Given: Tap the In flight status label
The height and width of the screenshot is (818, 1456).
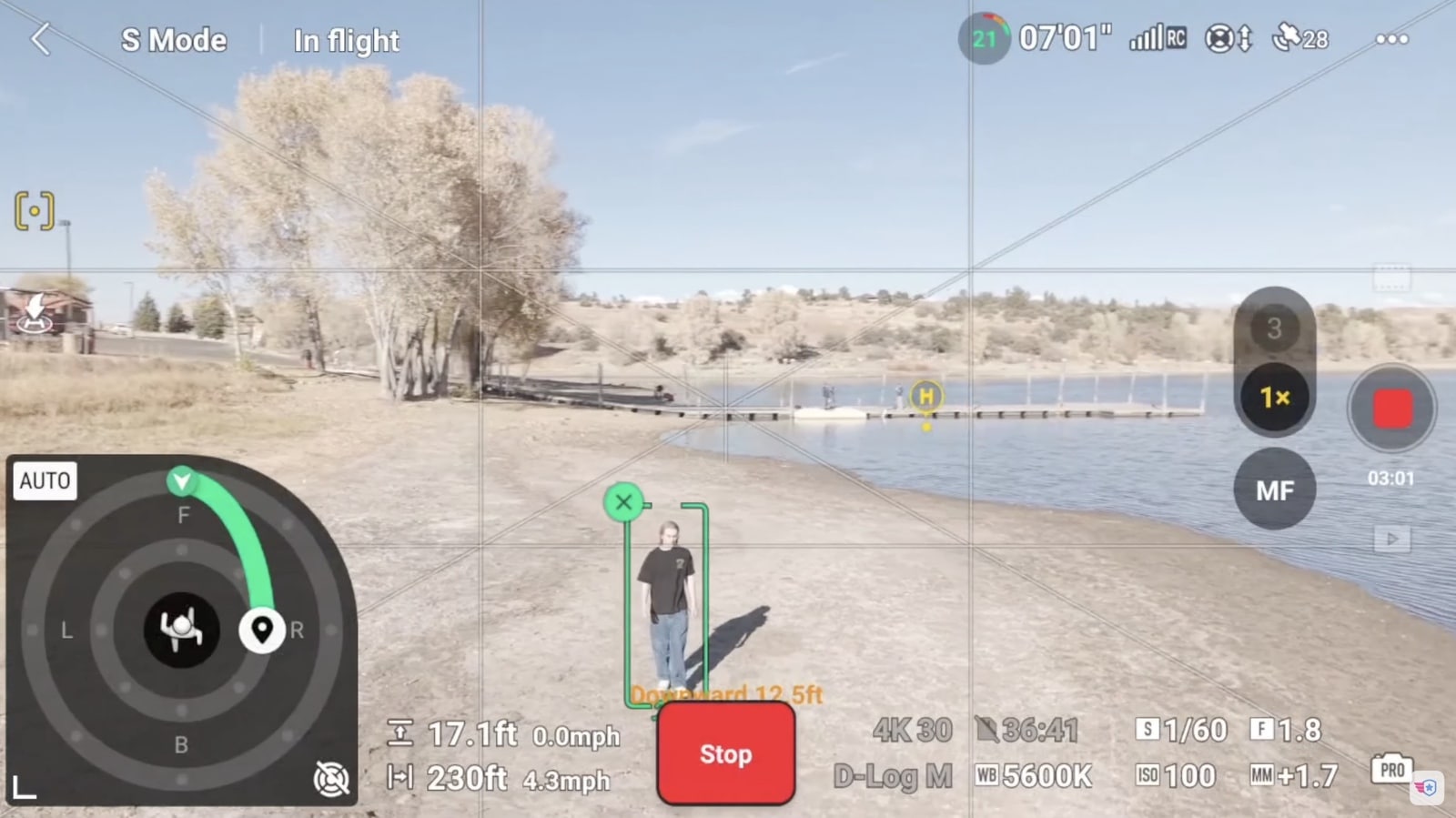Looking at the screenshot, I should coord(345,39).
